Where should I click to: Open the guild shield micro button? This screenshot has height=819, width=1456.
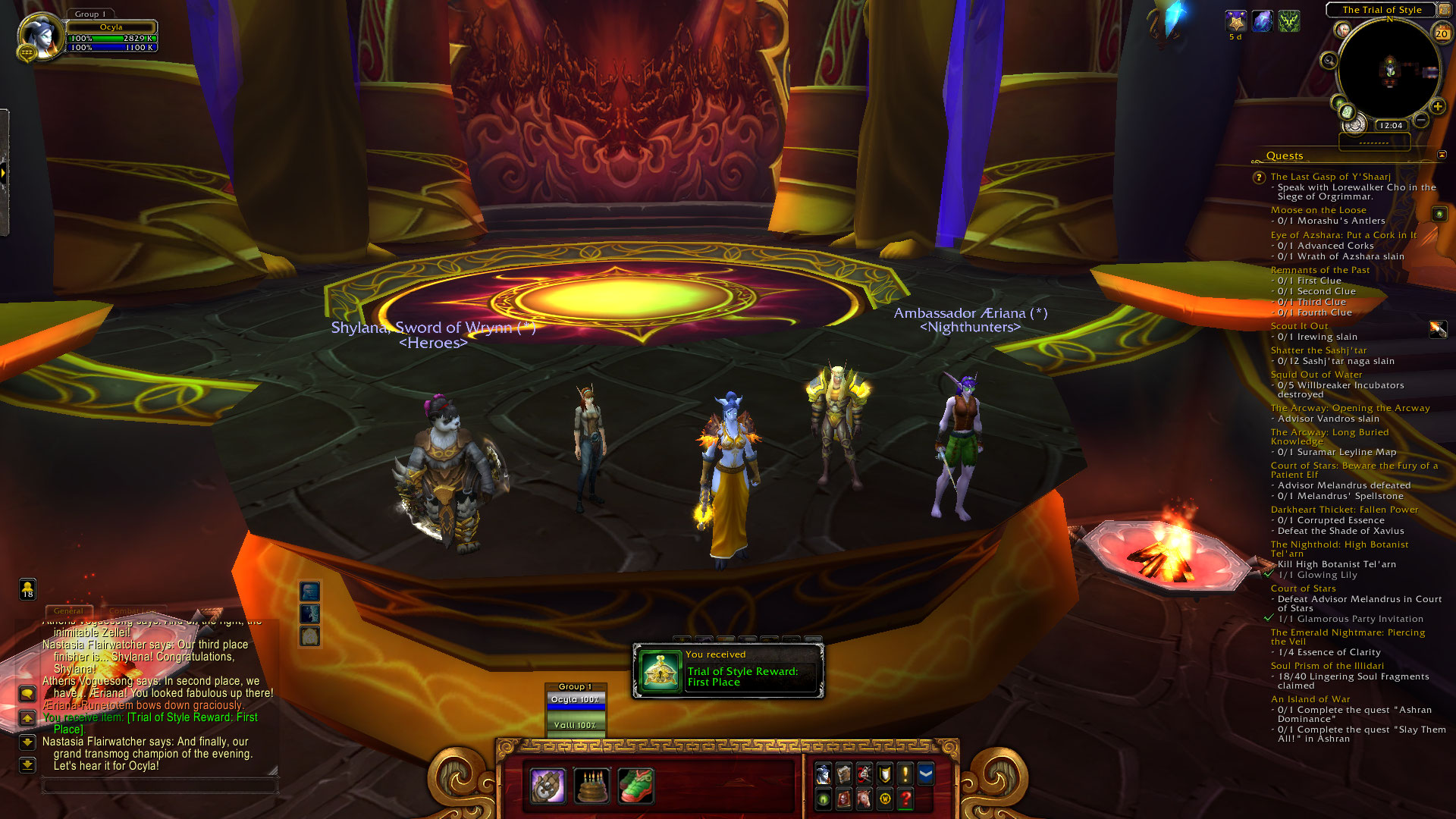[885, 773]
